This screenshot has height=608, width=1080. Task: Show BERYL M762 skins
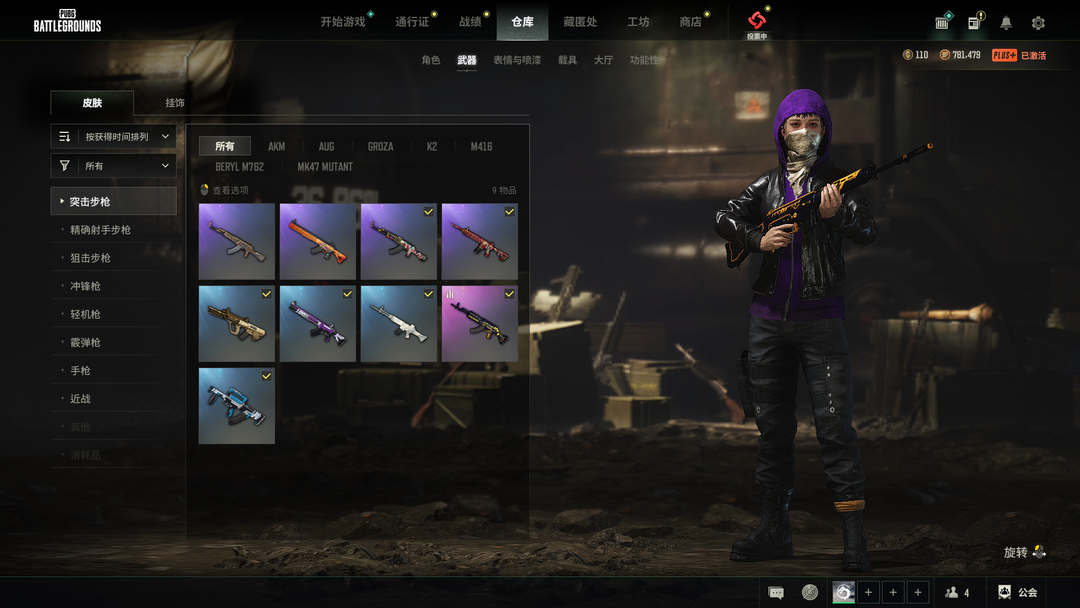click(x=240, y=167)
